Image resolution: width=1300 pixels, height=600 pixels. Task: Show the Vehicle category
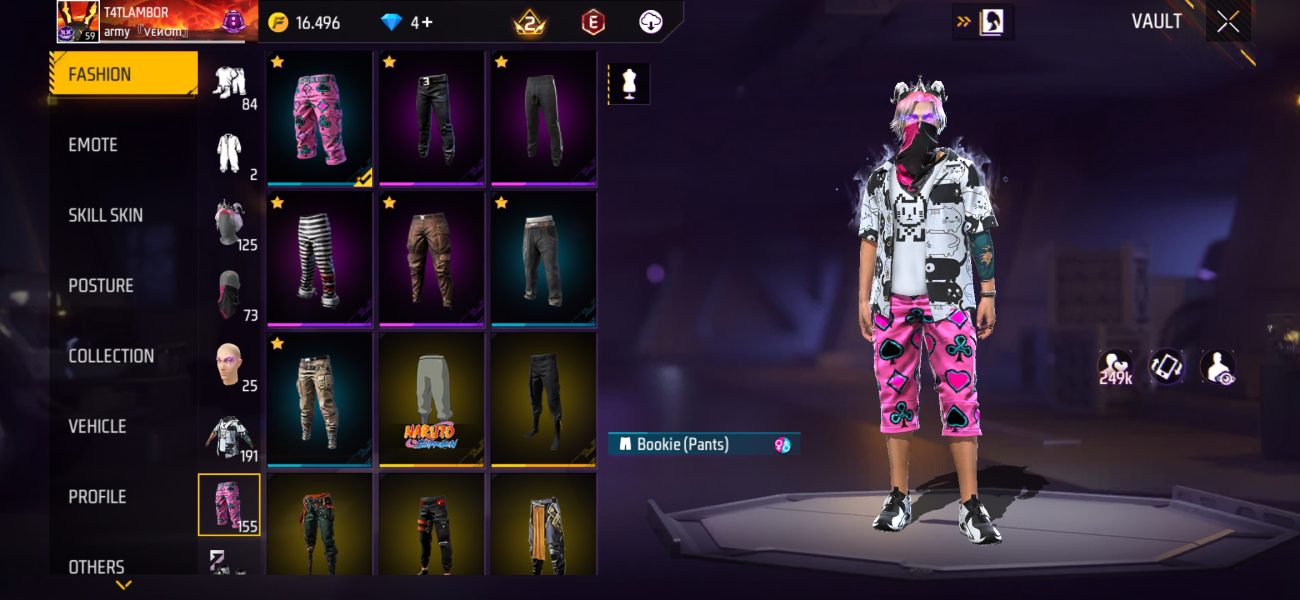(x=97, y=426)
